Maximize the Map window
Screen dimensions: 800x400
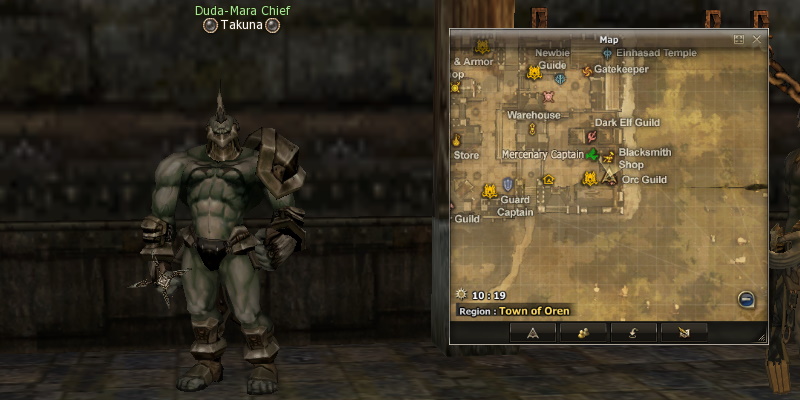[739, 40]
